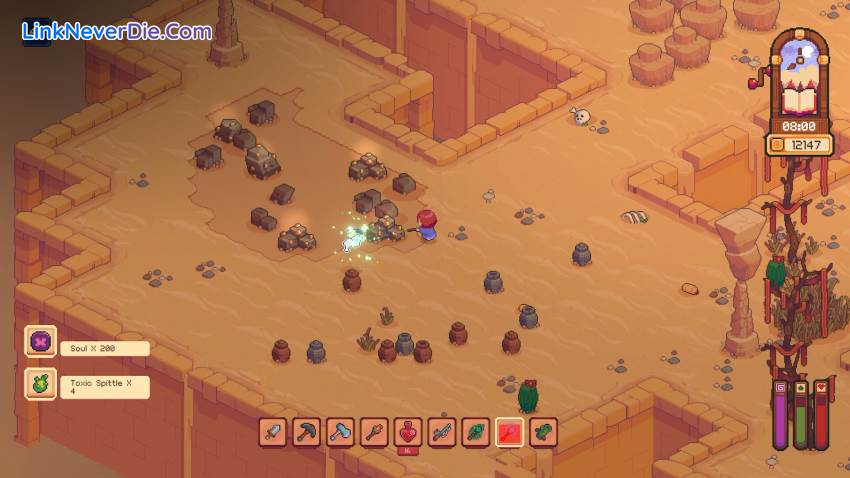The width and height of the screenshot is (850, 478).
Task: Use the heart potion slot
Action: tap(408, 432)
